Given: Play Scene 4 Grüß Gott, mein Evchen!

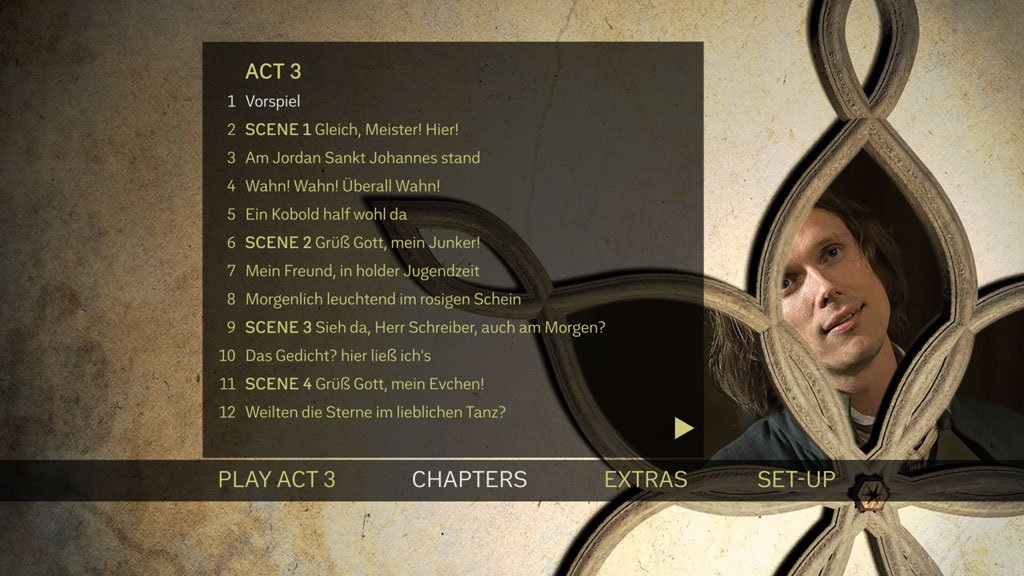Looking at the screenshot, I should click(x=364, y=383).
